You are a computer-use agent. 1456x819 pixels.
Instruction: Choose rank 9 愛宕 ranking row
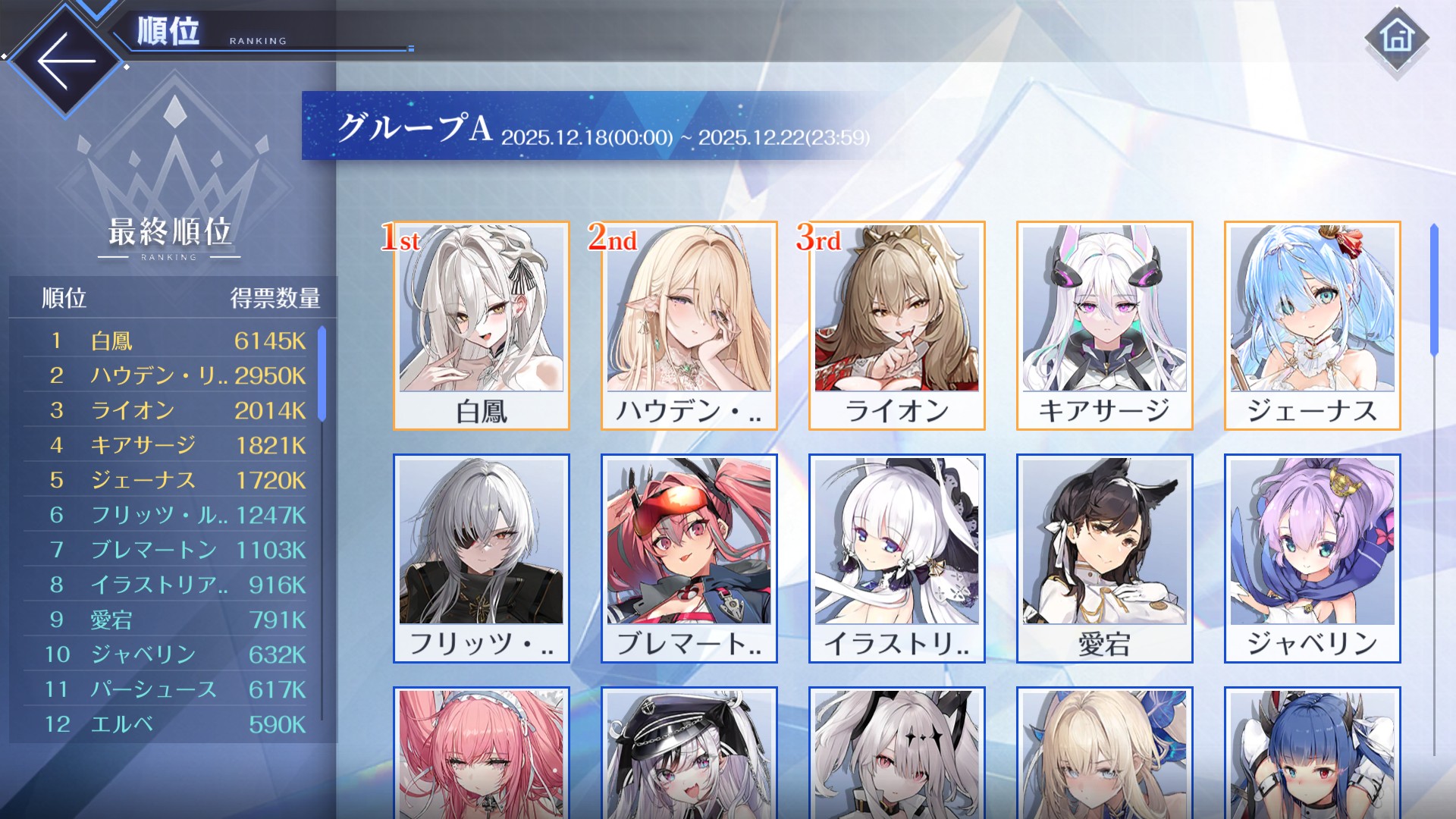(x=165, y=620)
